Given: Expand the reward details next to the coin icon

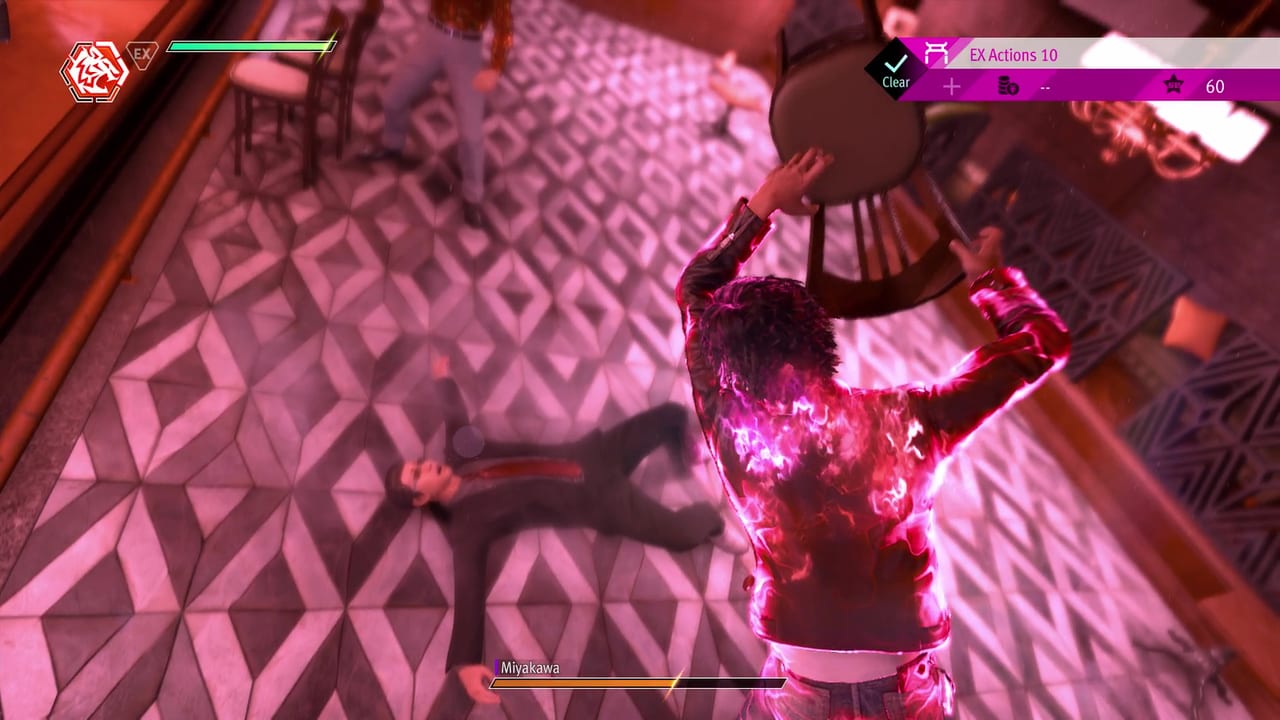Looking at the screenshot, I should [1047, 87].
